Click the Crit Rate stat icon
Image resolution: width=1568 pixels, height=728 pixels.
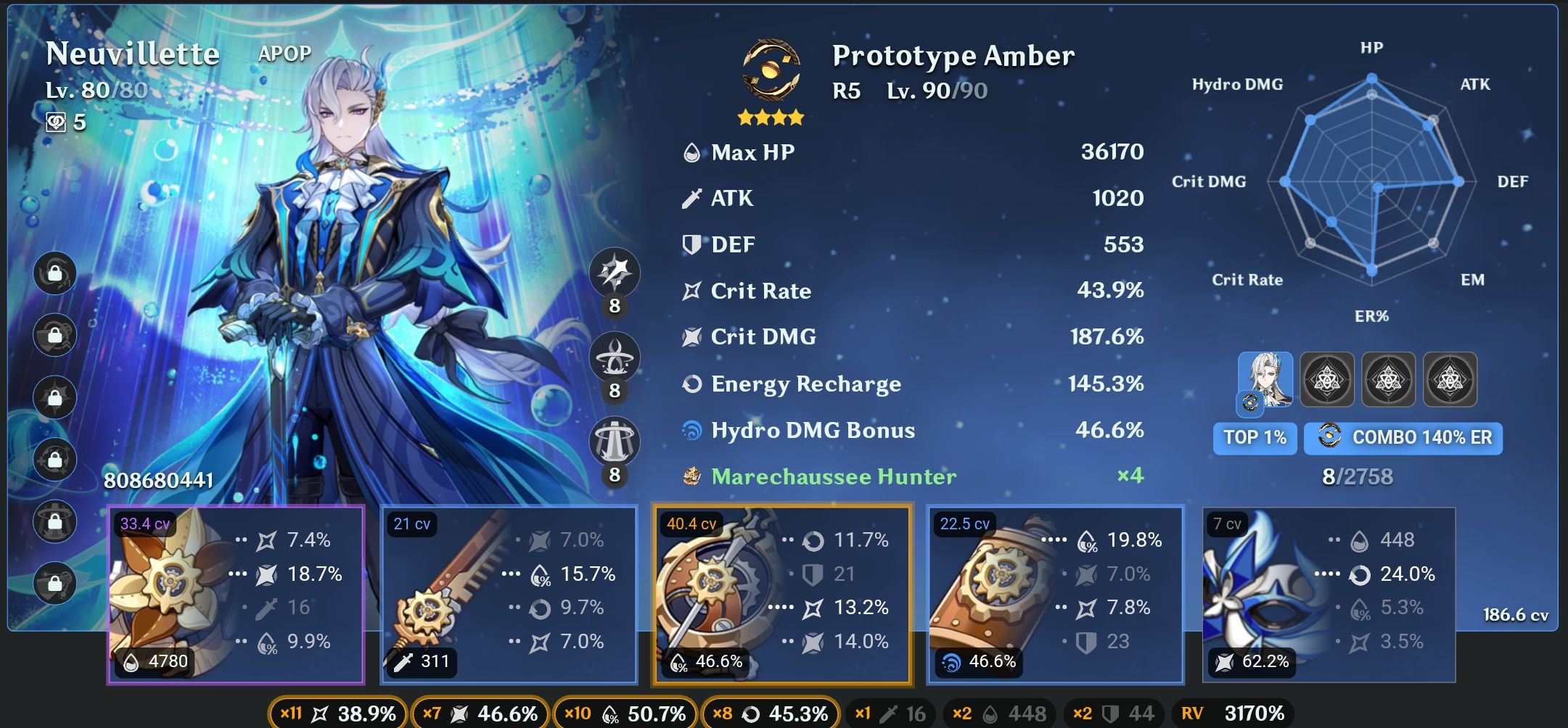tap(691, 291)
